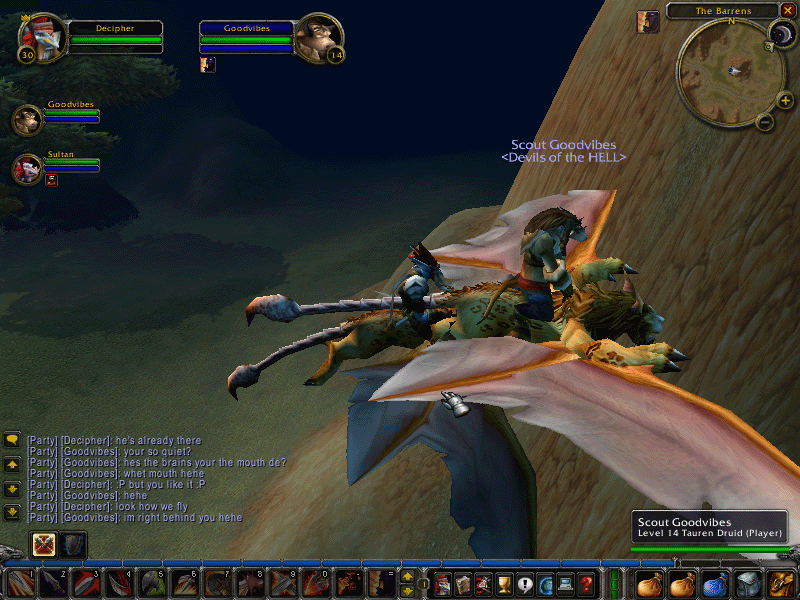This screenshot has height=600, width=800.
Task: Click the Goodvibes target frame portrait
Action: coord(319,38)
